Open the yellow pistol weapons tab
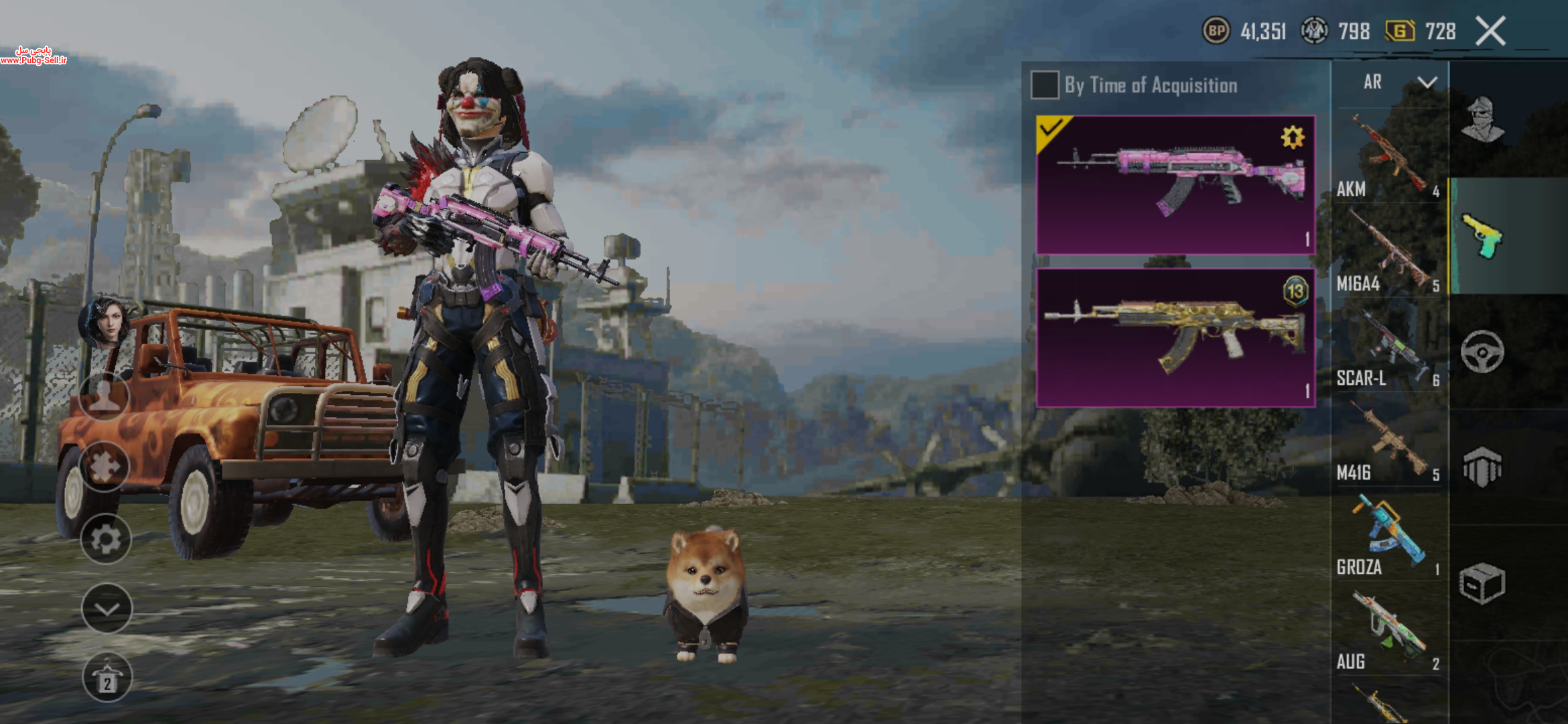This screenshot has width=1568, height=724. tap(1482, 236)
